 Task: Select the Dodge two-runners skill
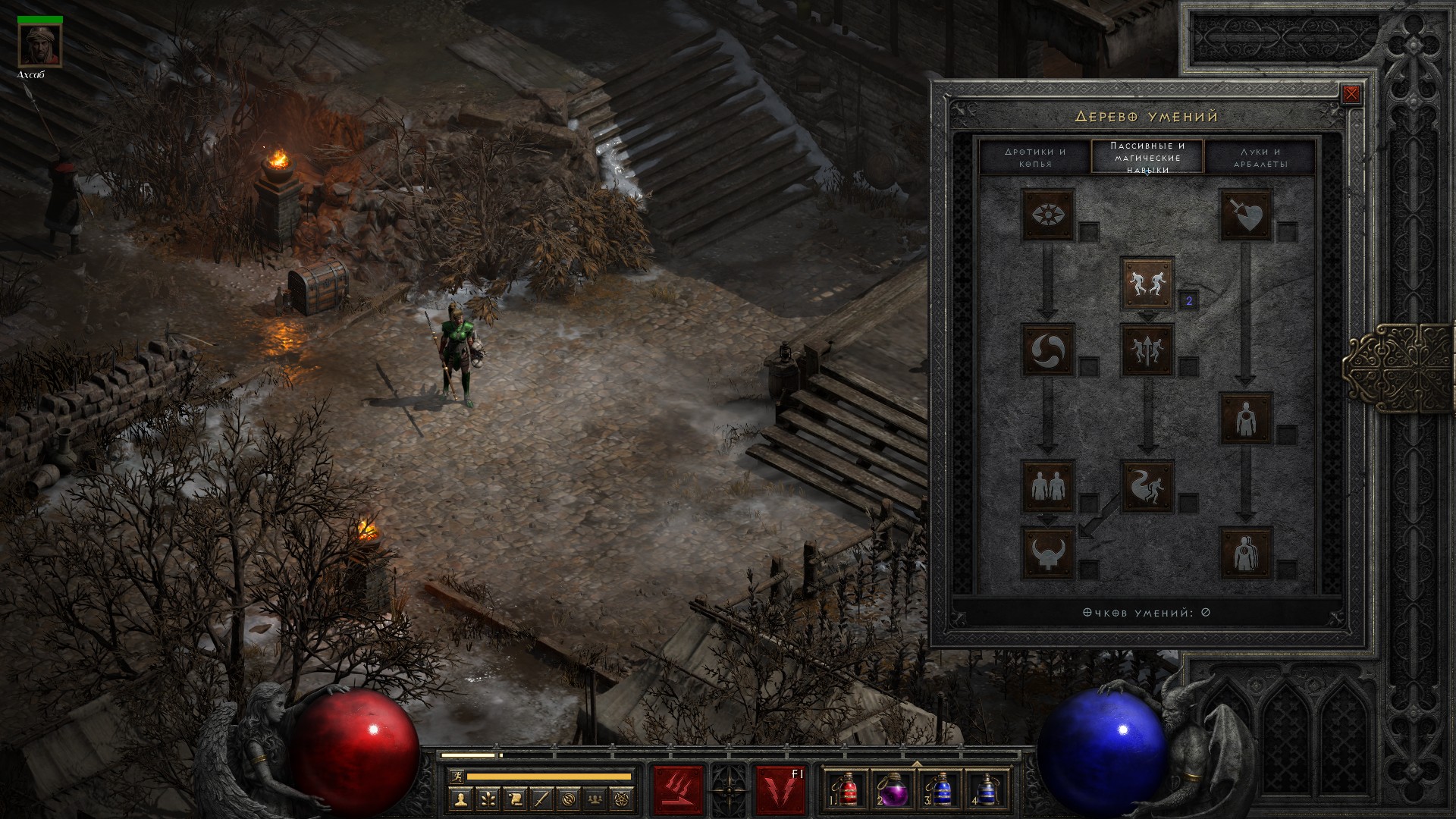[1147, 283]
